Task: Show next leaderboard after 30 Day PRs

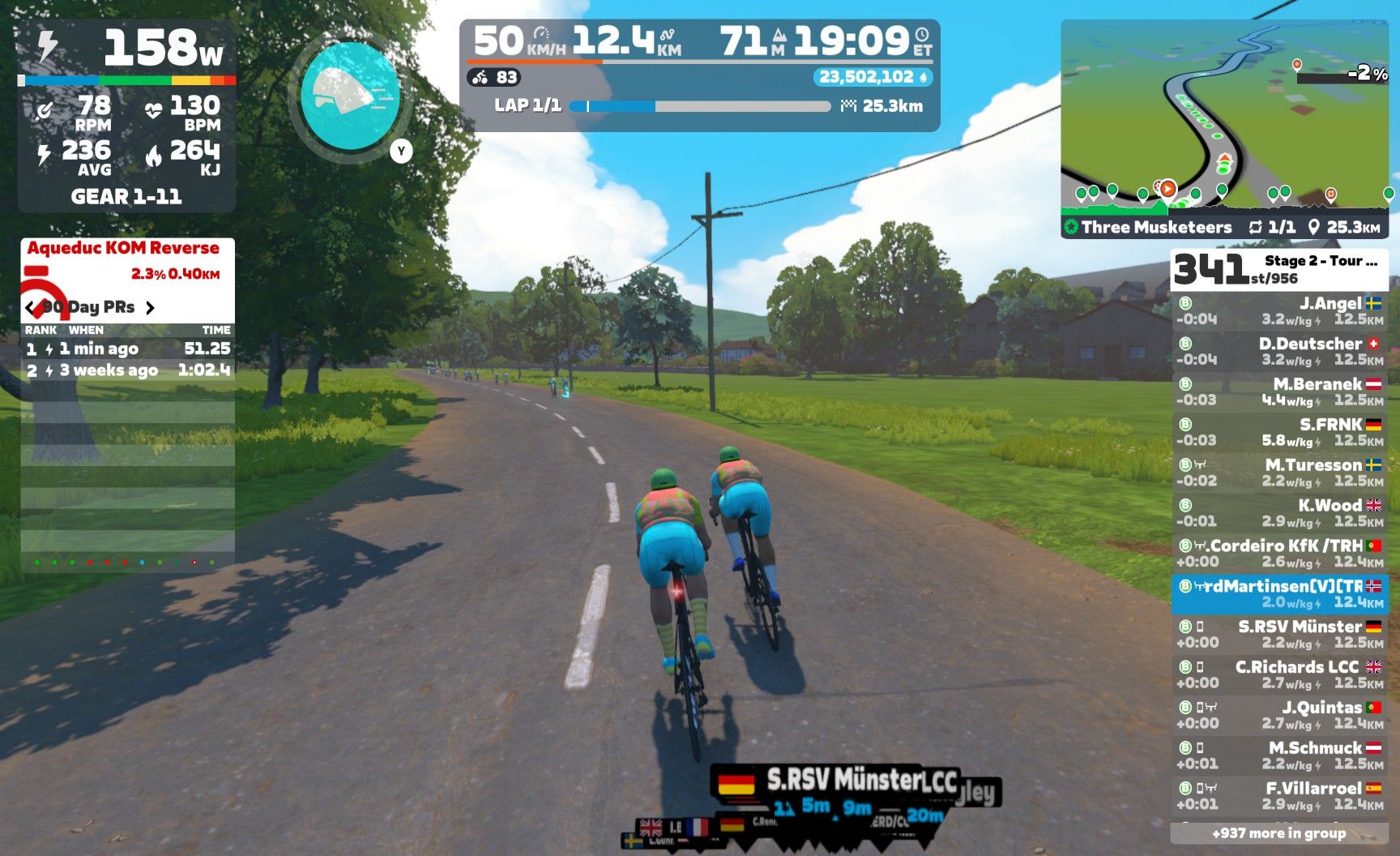Action: click(150, 308)
